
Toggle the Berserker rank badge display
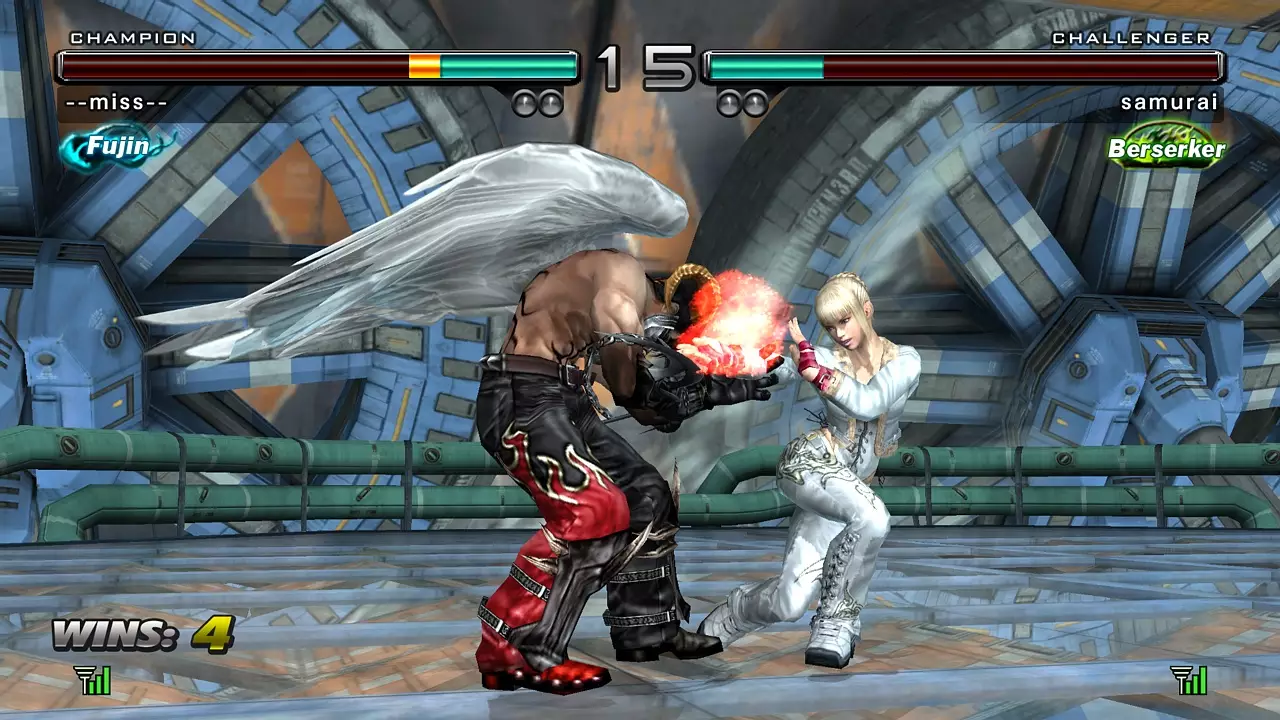pyautogui.click(x=1163, y=146)
